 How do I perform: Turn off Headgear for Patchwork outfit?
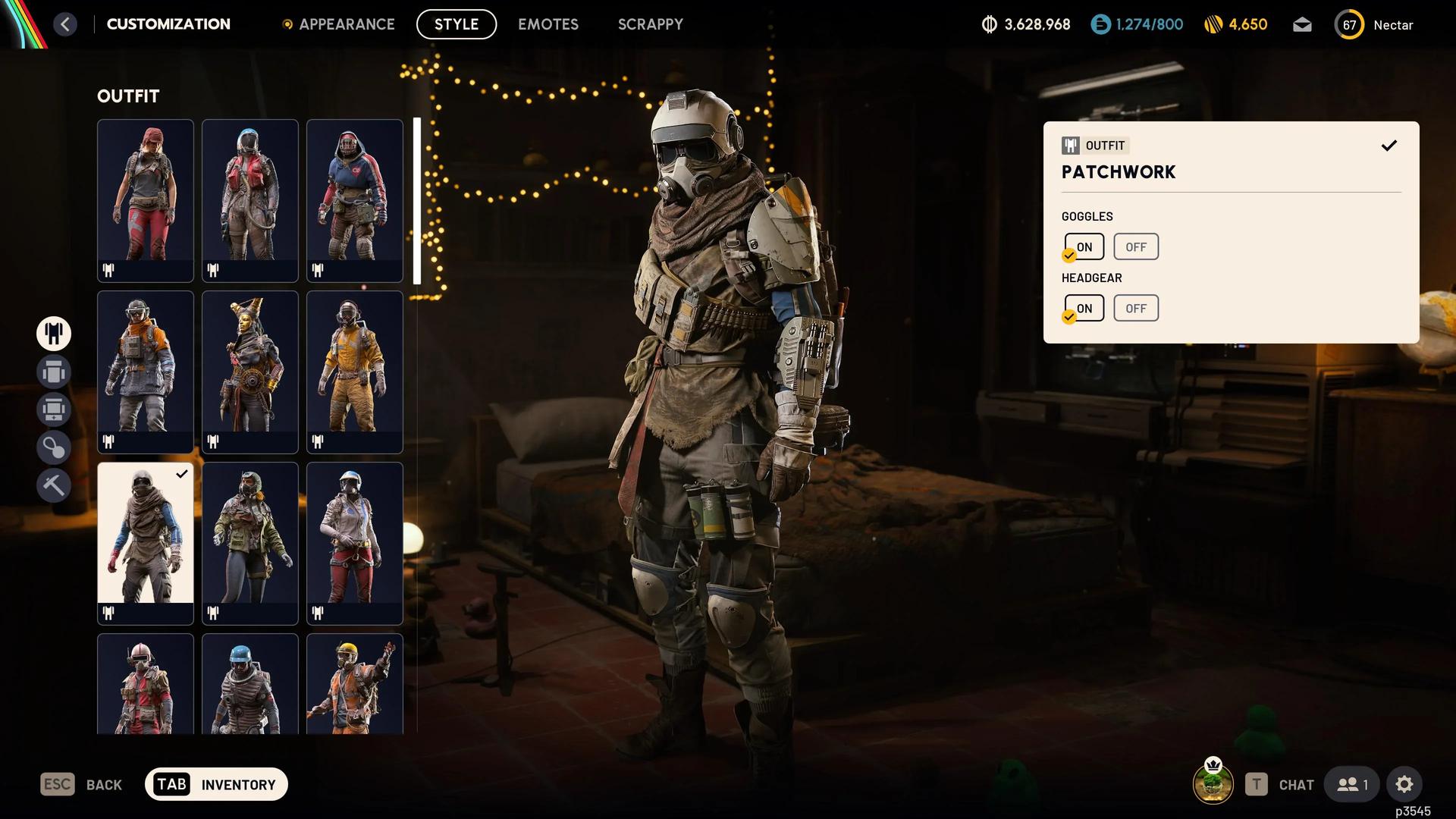click(1135, 308)
